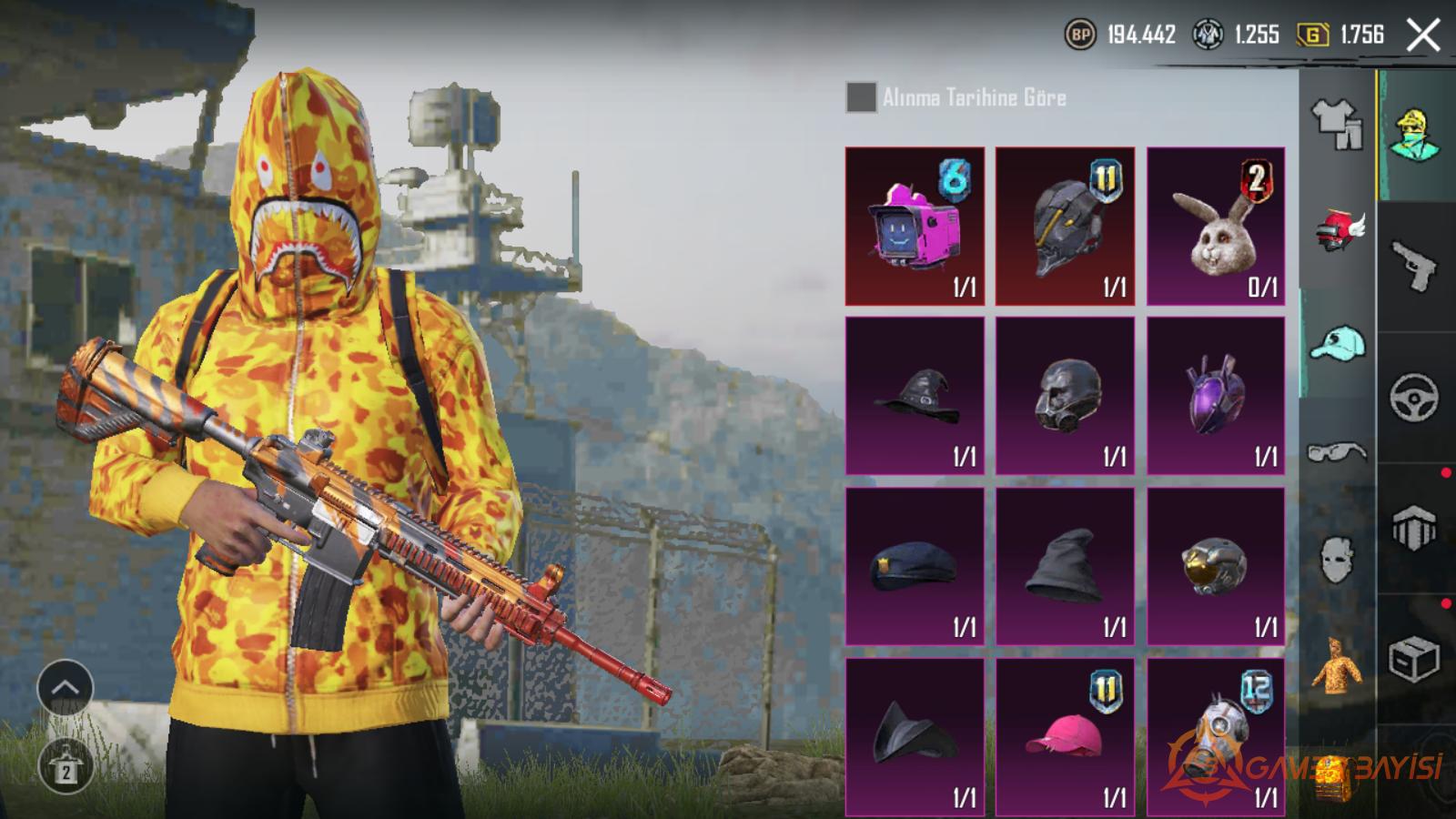The height and width of the screenshot is (819, 1456).
Task: Open the glasses category
Action: pos(1337,451)
